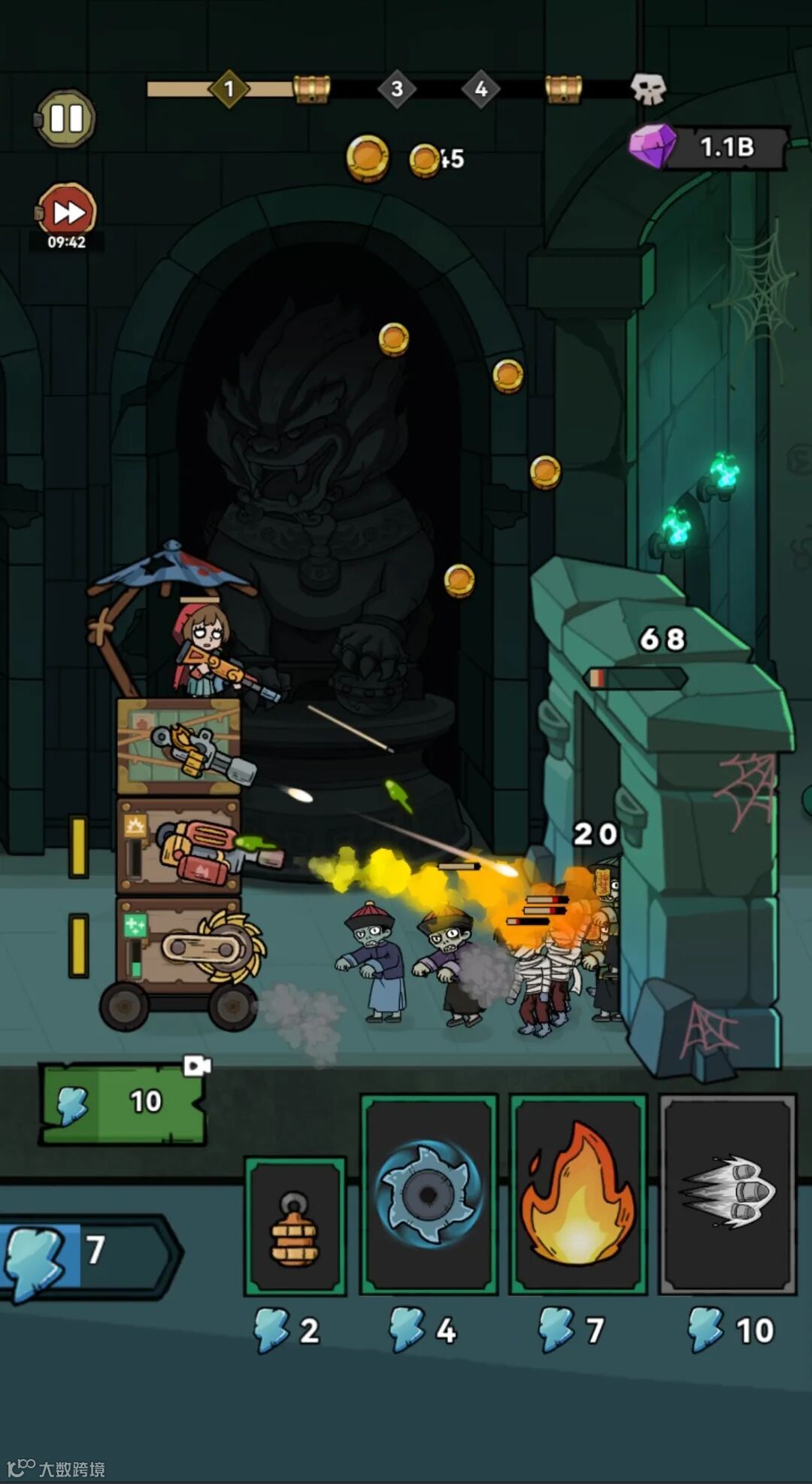Select the triple bullet skill card
Image resolution: width=812 pixels, height=1484 pixels.
coord(727,1193)
